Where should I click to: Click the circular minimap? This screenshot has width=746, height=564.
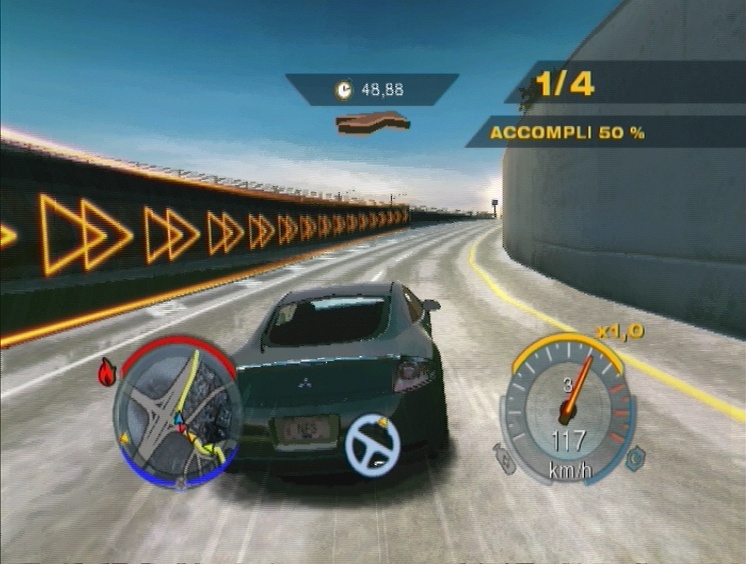[x=176, y=410]
